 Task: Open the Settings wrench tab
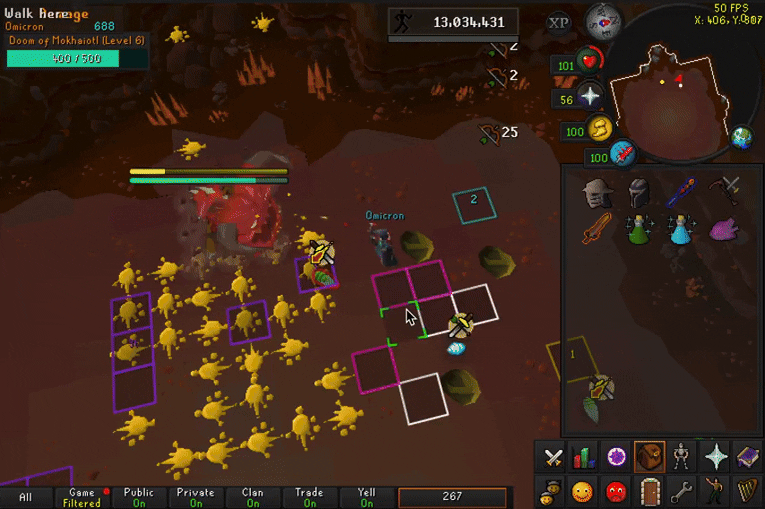pos(682,491)
